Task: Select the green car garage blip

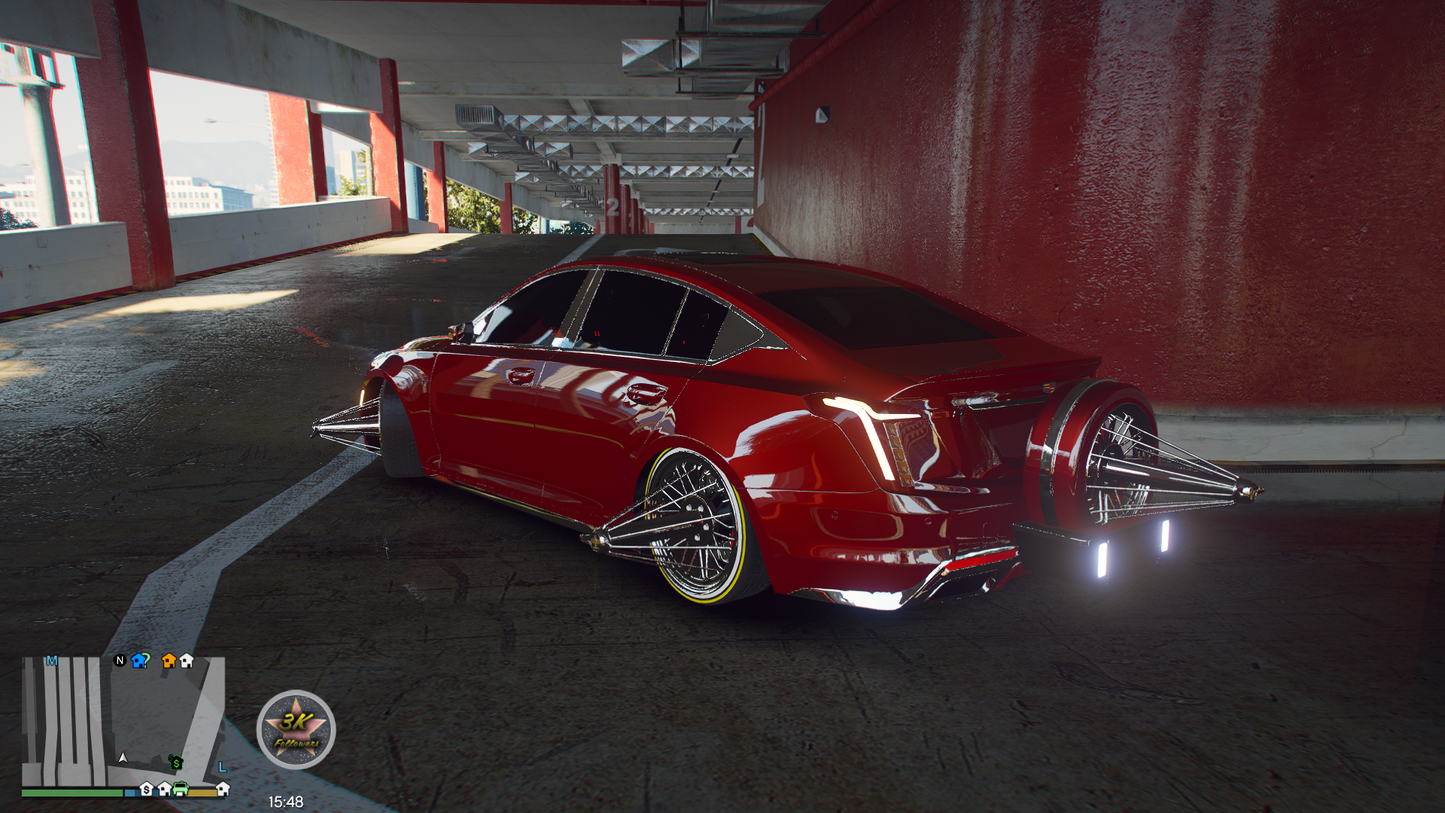Action: click(181, 789)
